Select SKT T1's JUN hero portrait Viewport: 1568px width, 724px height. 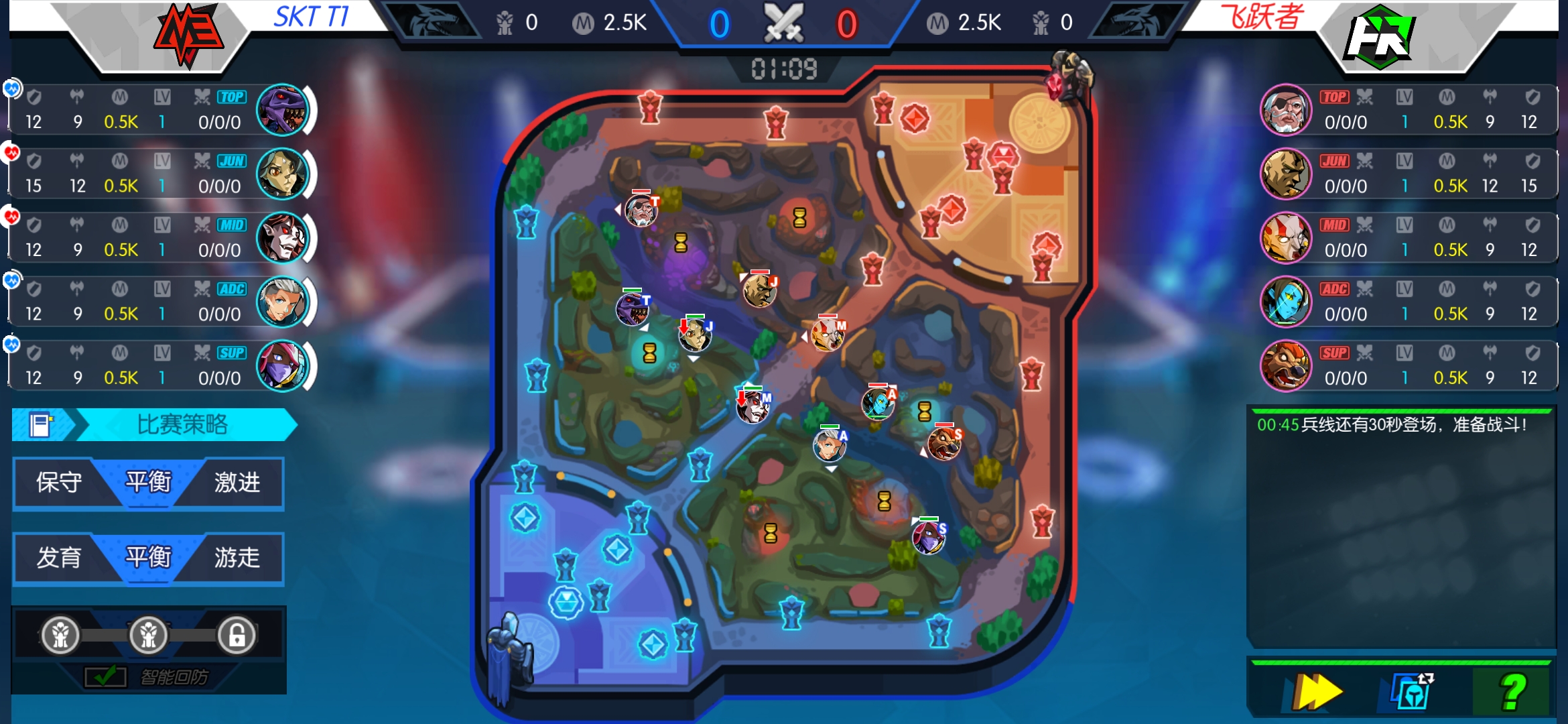[282, 174]
